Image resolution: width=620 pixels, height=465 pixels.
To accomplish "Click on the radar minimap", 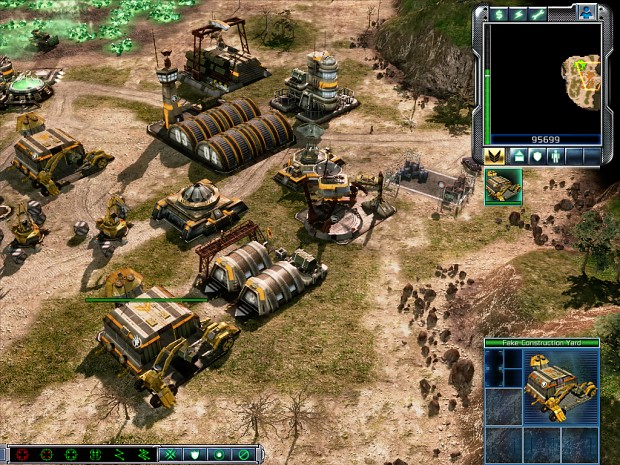I will 546,78.
